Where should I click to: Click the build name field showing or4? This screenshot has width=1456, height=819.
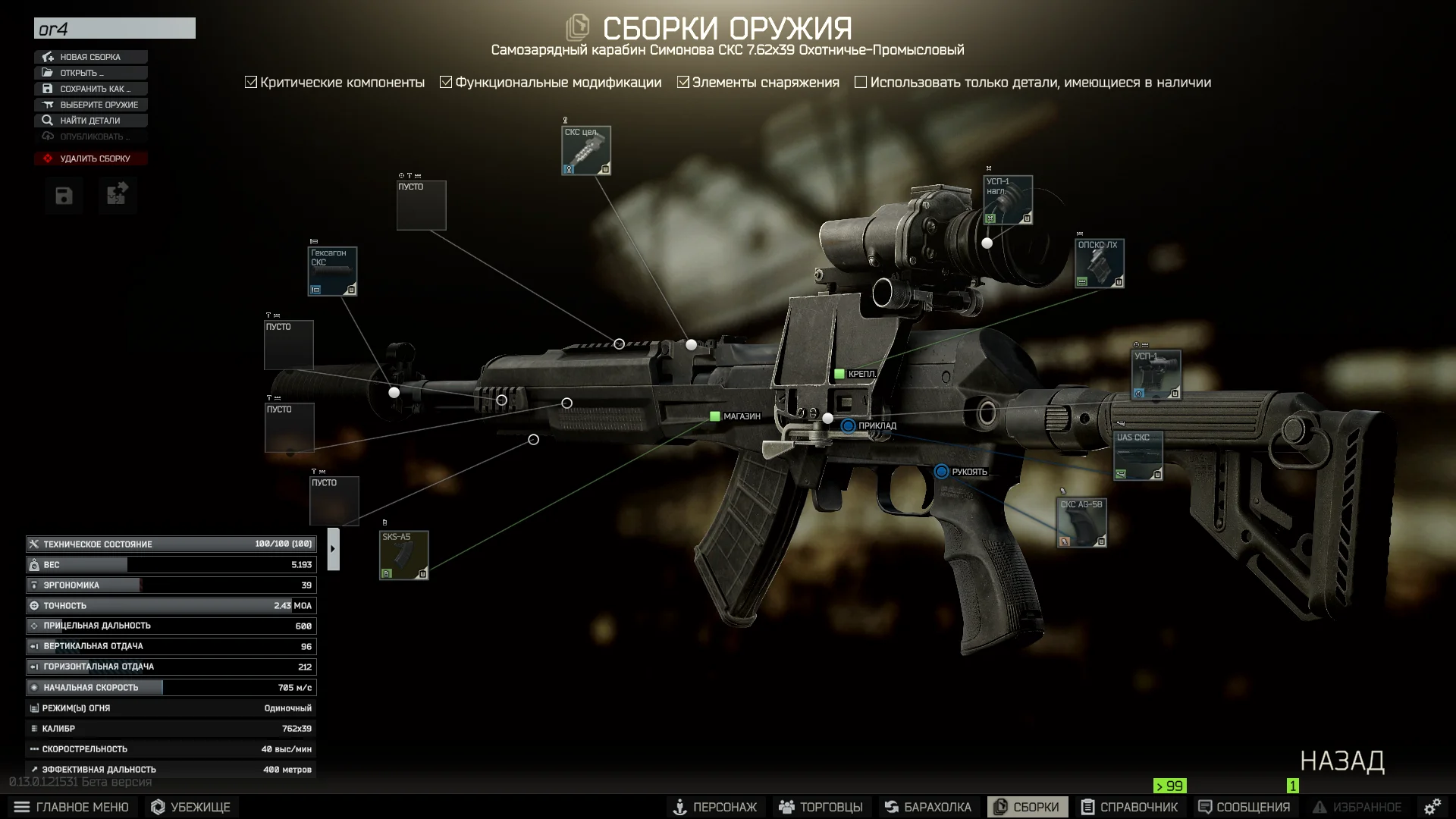(114, 28)
